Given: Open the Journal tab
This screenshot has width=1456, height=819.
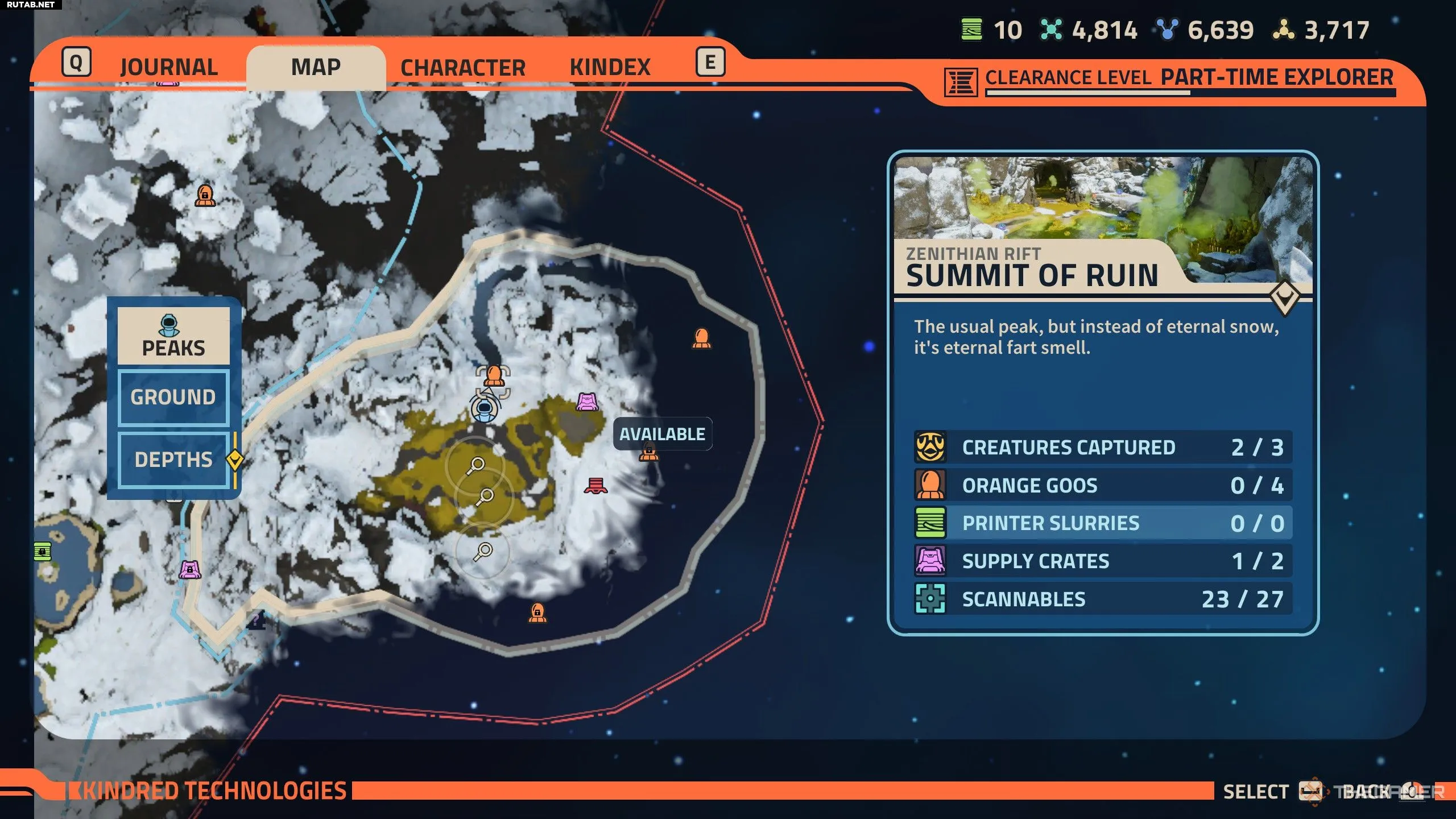Looking at the screenshot, I should [x=168, y=67].
